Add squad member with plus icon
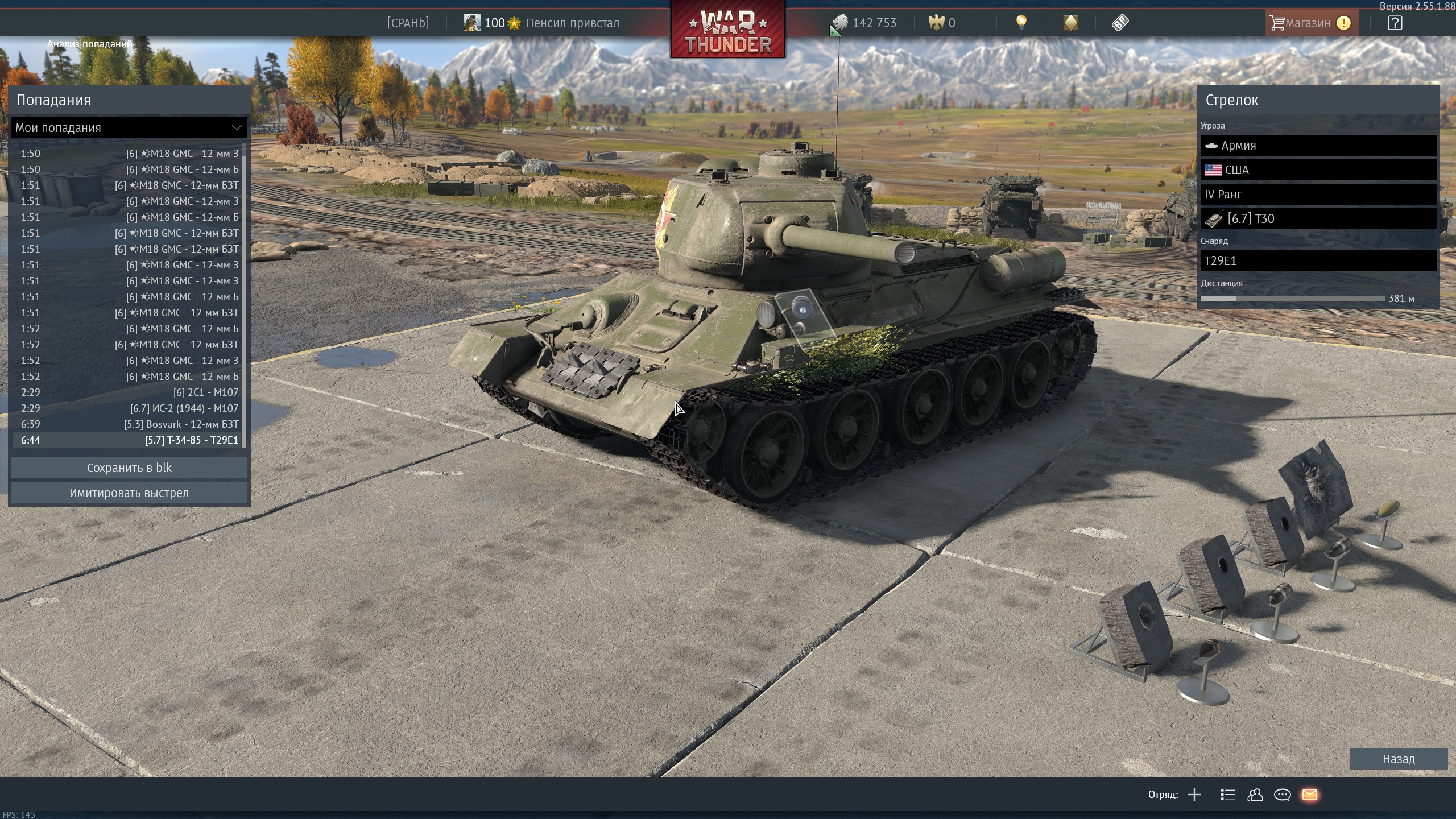 point(1194,795)
